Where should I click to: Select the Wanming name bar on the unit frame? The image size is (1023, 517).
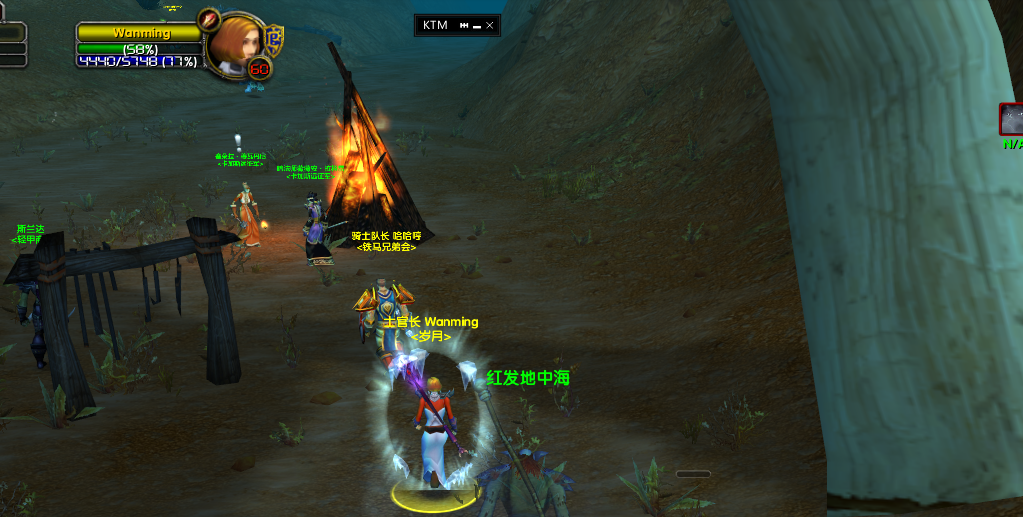coord(141,33)
